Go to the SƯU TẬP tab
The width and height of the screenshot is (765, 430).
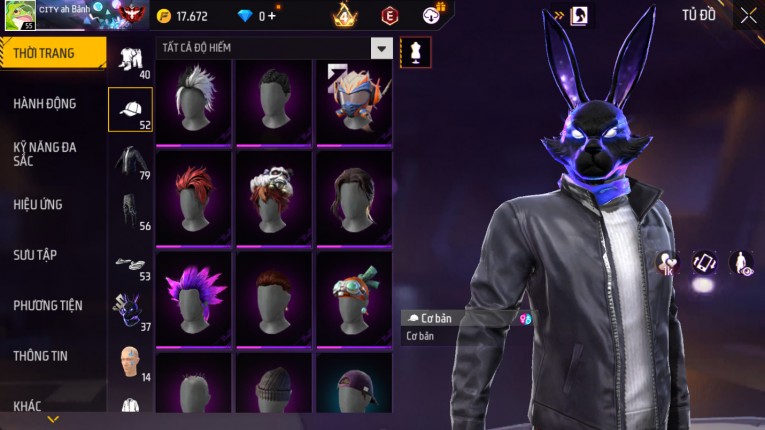pyautogui.click(x=35, y=255)
